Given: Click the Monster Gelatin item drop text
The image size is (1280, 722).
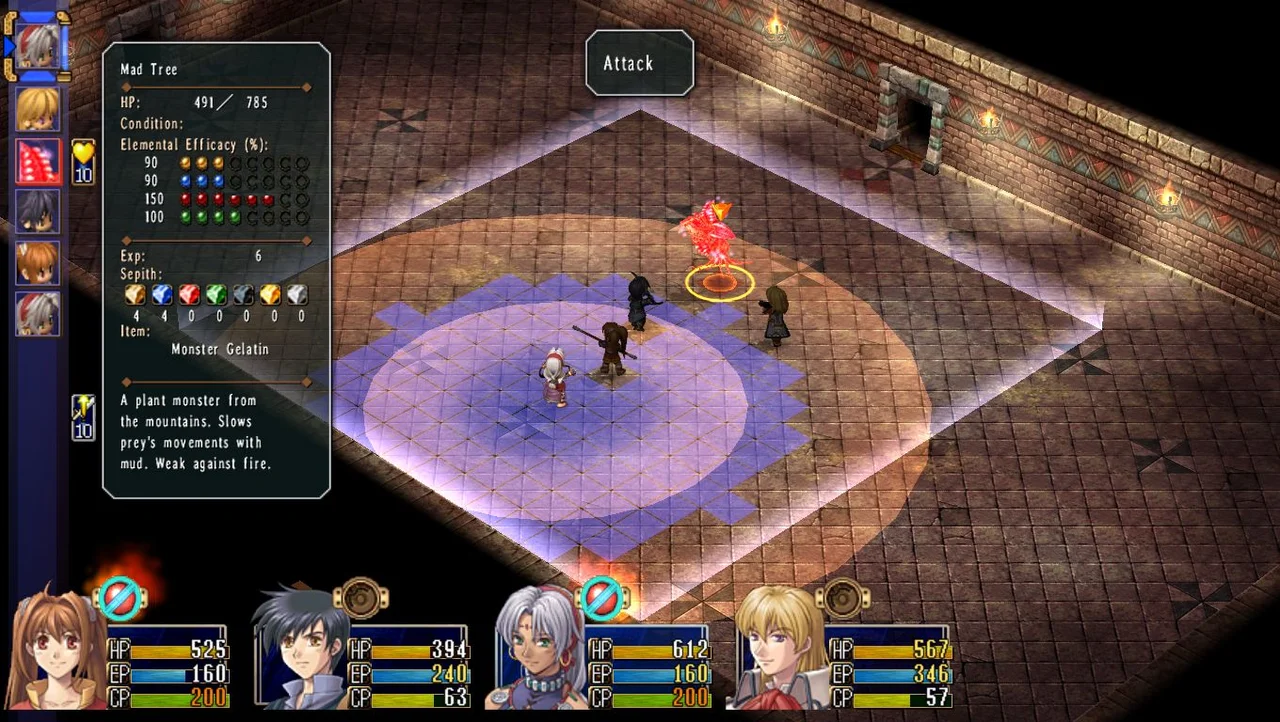Looking at the screenshot, I should (x=220, y=349).
